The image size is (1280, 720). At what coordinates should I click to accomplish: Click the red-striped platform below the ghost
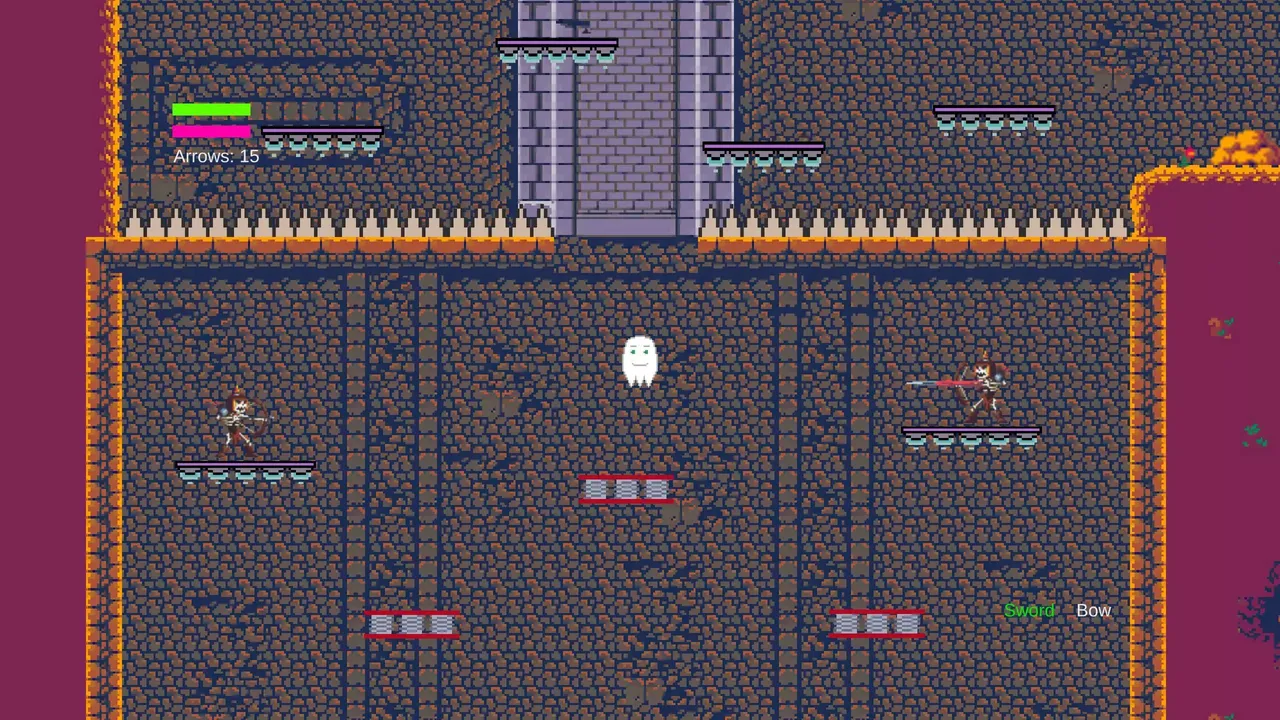[627, 488]
